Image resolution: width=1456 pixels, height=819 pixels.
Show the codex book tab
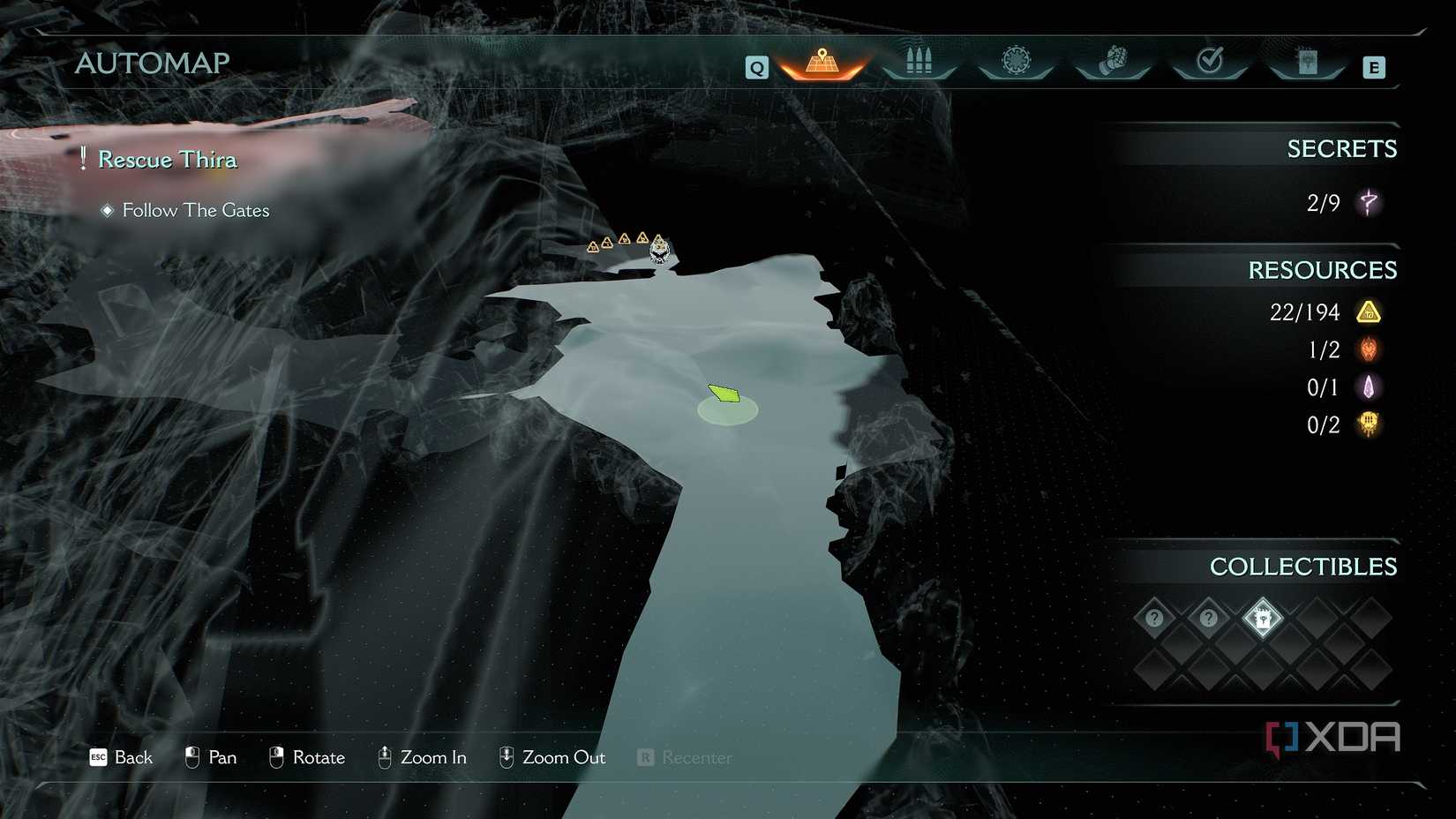pyautogui.click(x=1307, y=62)
